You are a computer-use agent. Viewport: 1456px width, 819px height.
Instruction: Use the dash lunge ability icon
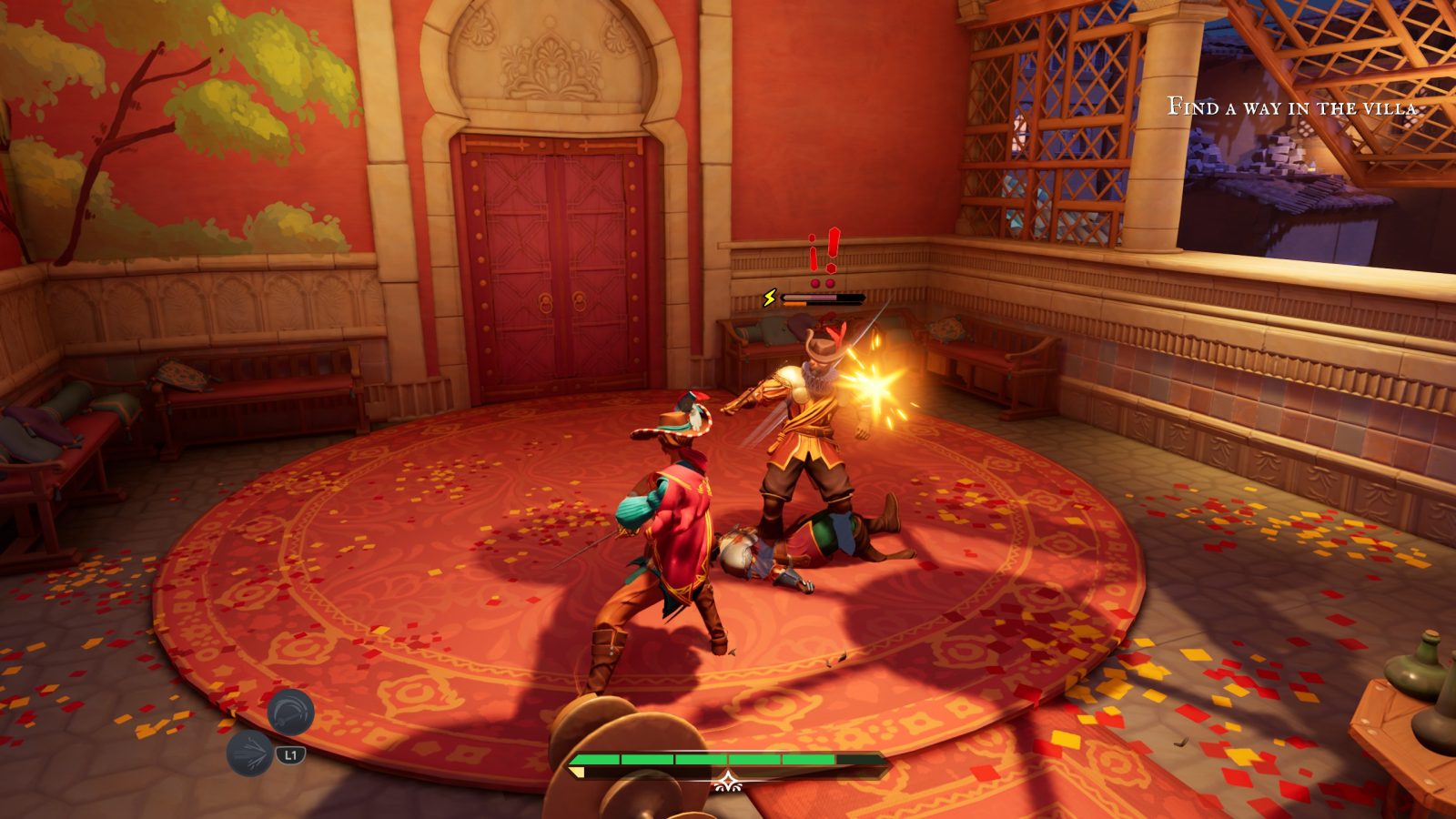(249, 753)
